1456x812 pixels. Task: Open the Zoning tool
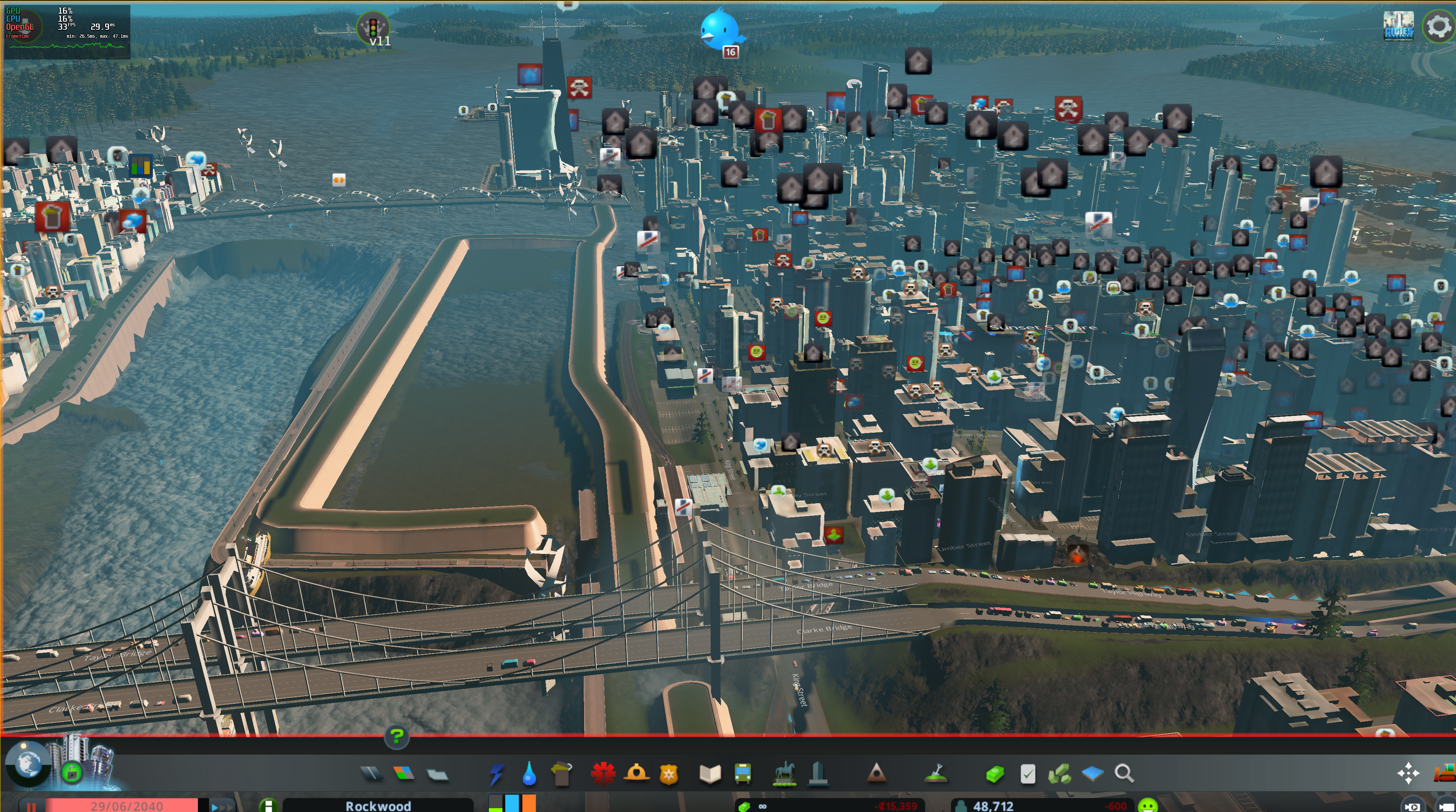(404, 773)
